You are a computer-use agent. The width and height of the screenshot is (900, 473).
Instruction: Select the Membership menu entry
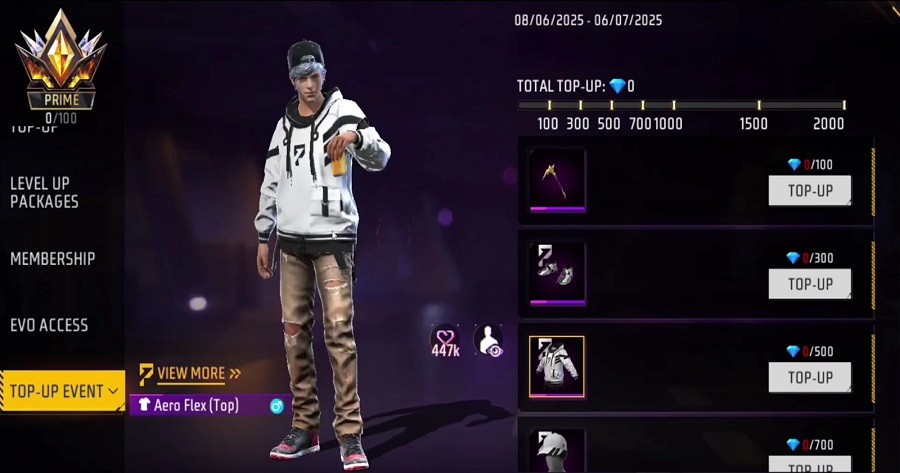[53, 258]
